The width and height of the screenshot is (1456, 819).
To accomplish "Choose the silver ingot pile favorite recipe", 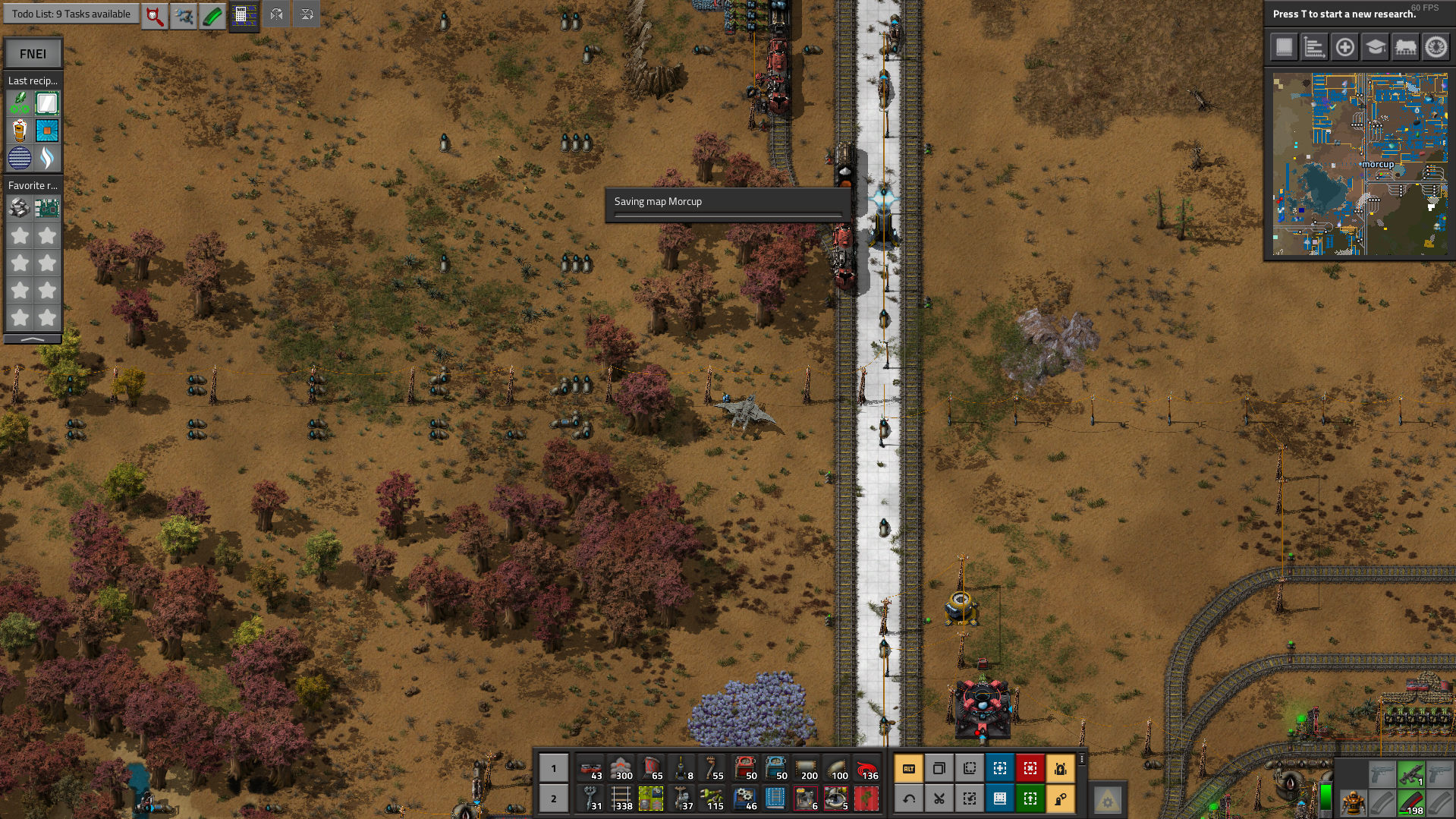I will click(x=20, y=207).
